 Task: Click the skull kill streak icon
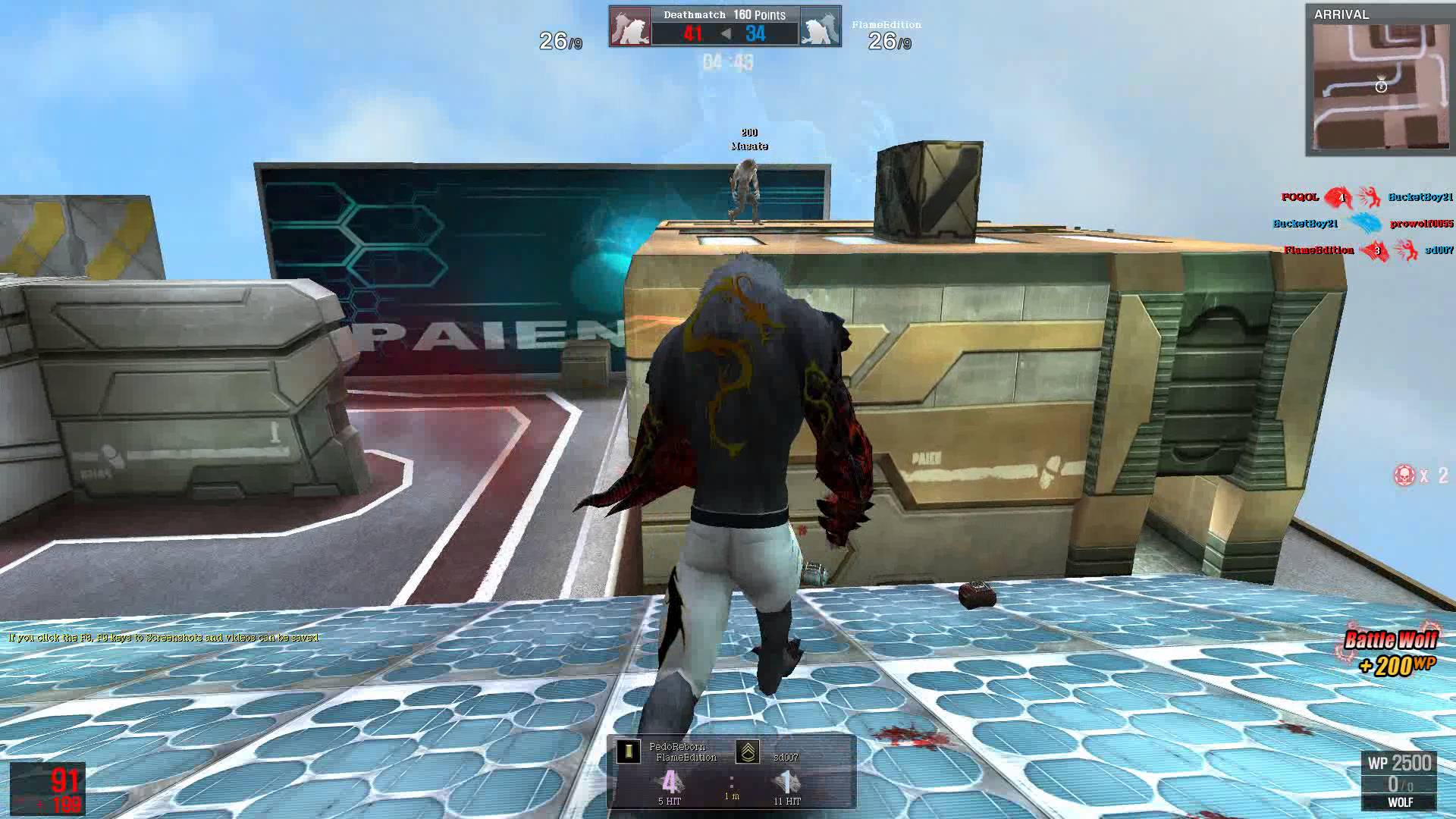[x=1404, y=475]
